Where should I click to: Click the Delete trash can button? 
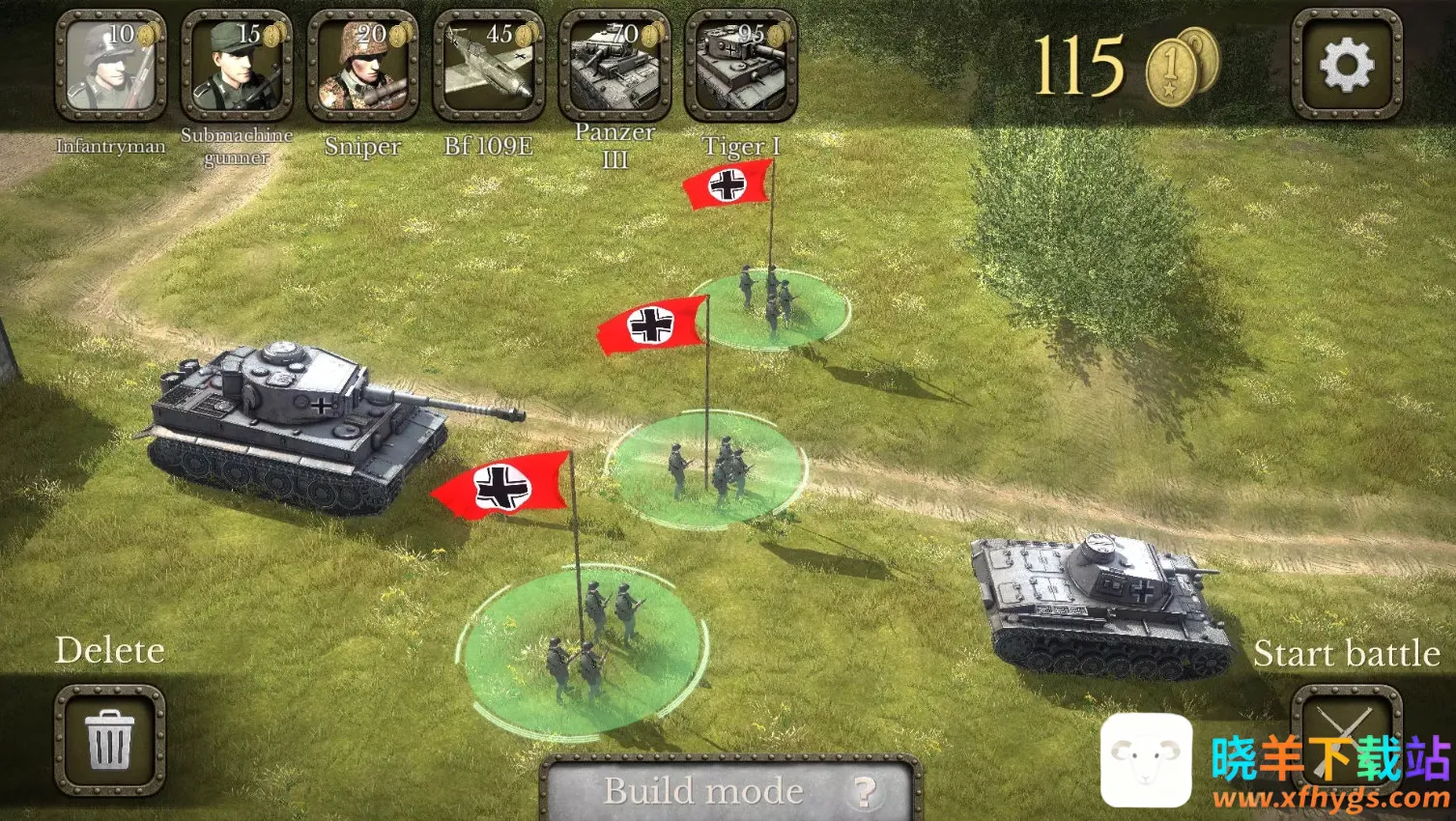(x=109, y=739)
